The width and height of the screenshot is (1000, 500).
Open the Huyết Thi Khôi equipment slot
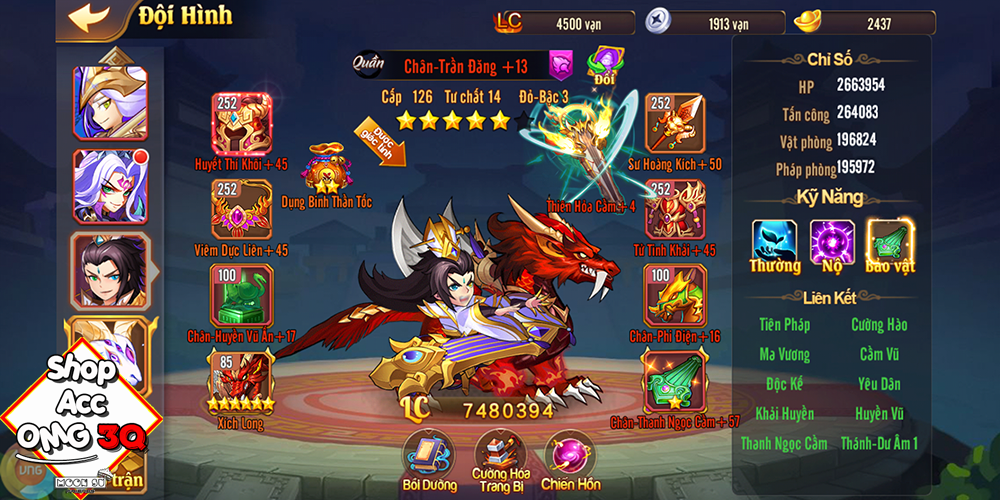[241, 123]
